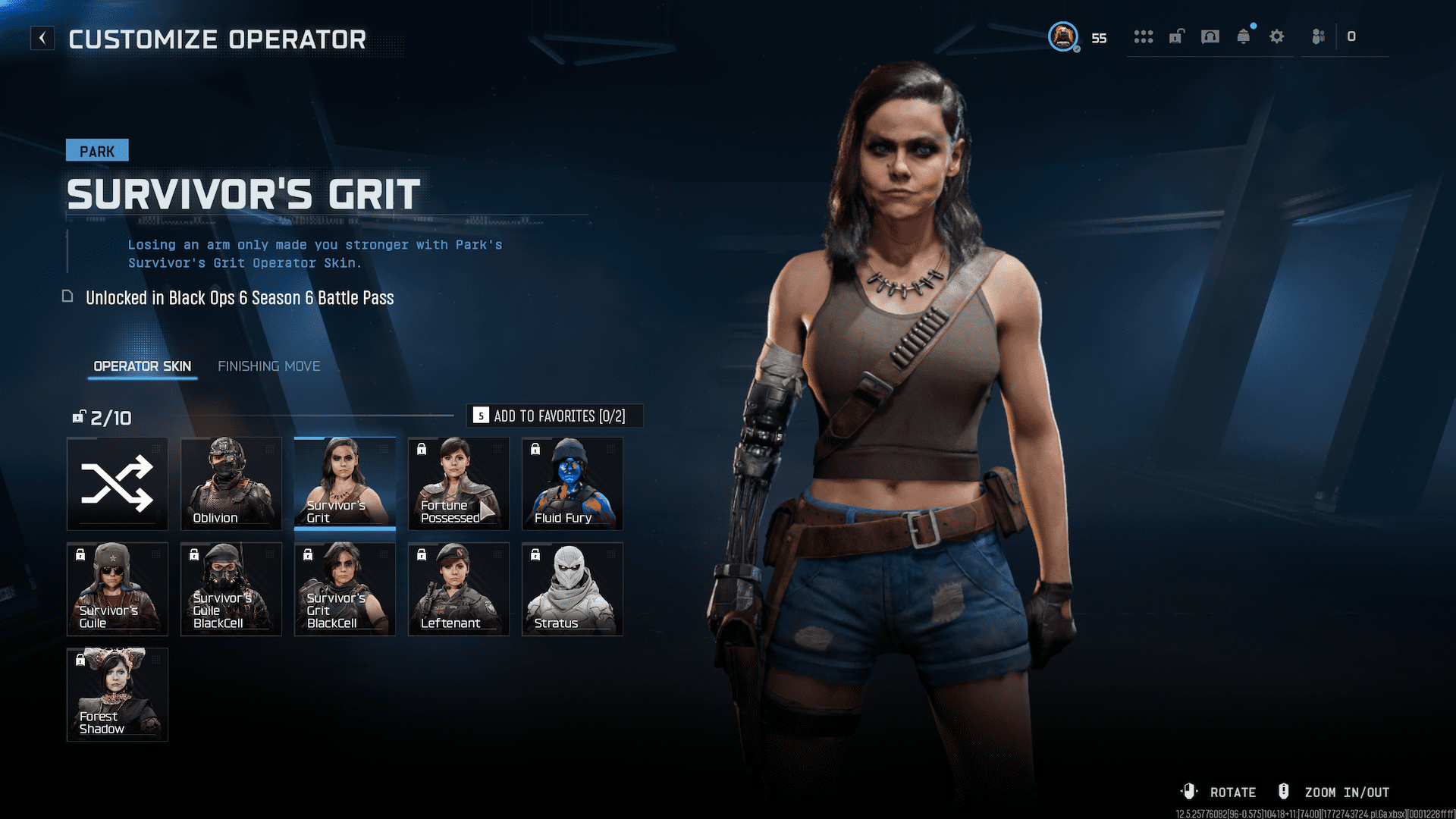Choose the shuffle random skin tile
The width and height of the screenshot is (1456, 819).
click(118, 483)
